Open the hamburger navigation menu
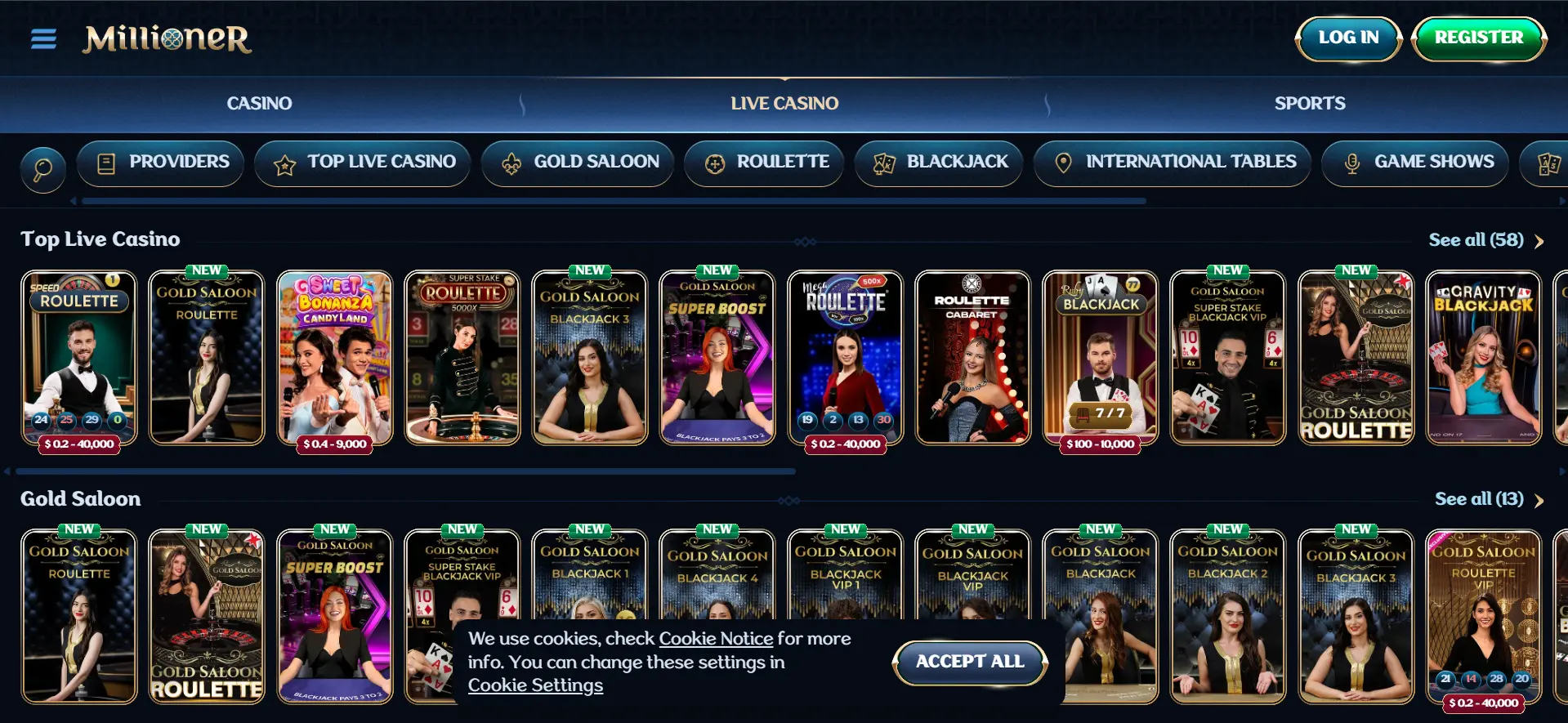The height and width of the screenshot is (723, 1568). pyautogui.click(x=42, y=38)
